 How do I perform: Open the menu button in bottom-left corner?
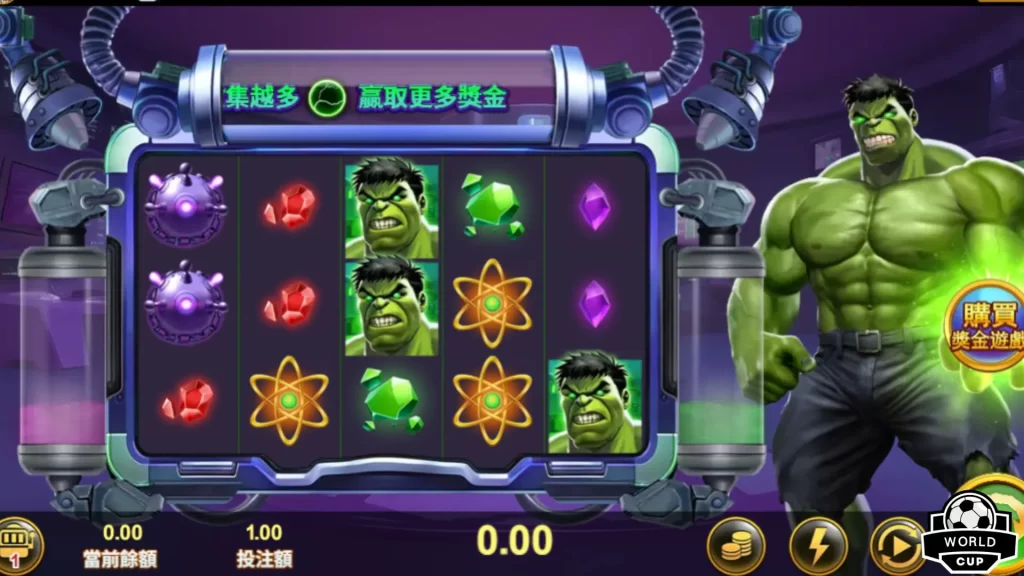click(17, 545)
